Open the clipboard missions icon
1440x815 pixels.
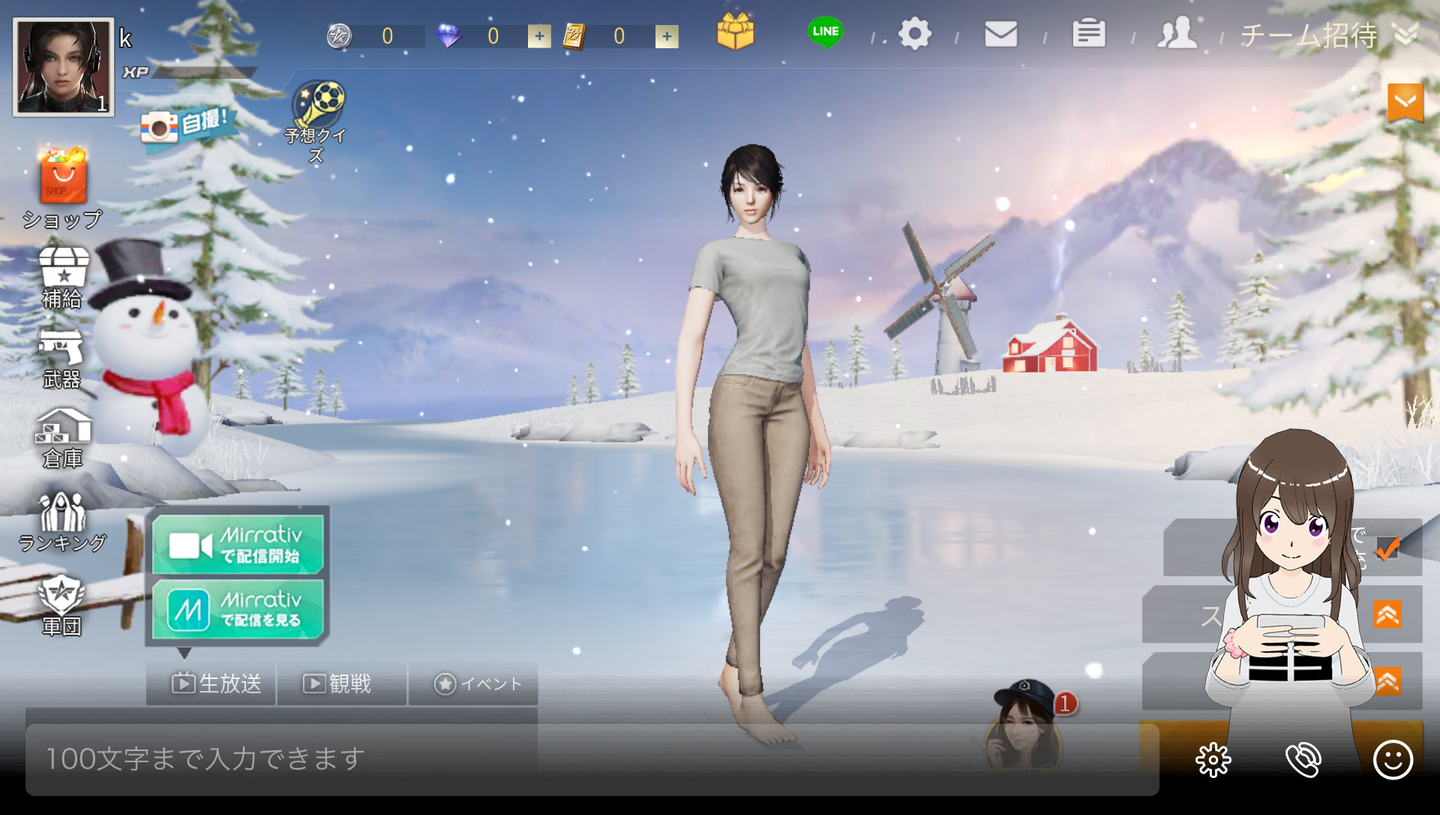click(1088, 34)
